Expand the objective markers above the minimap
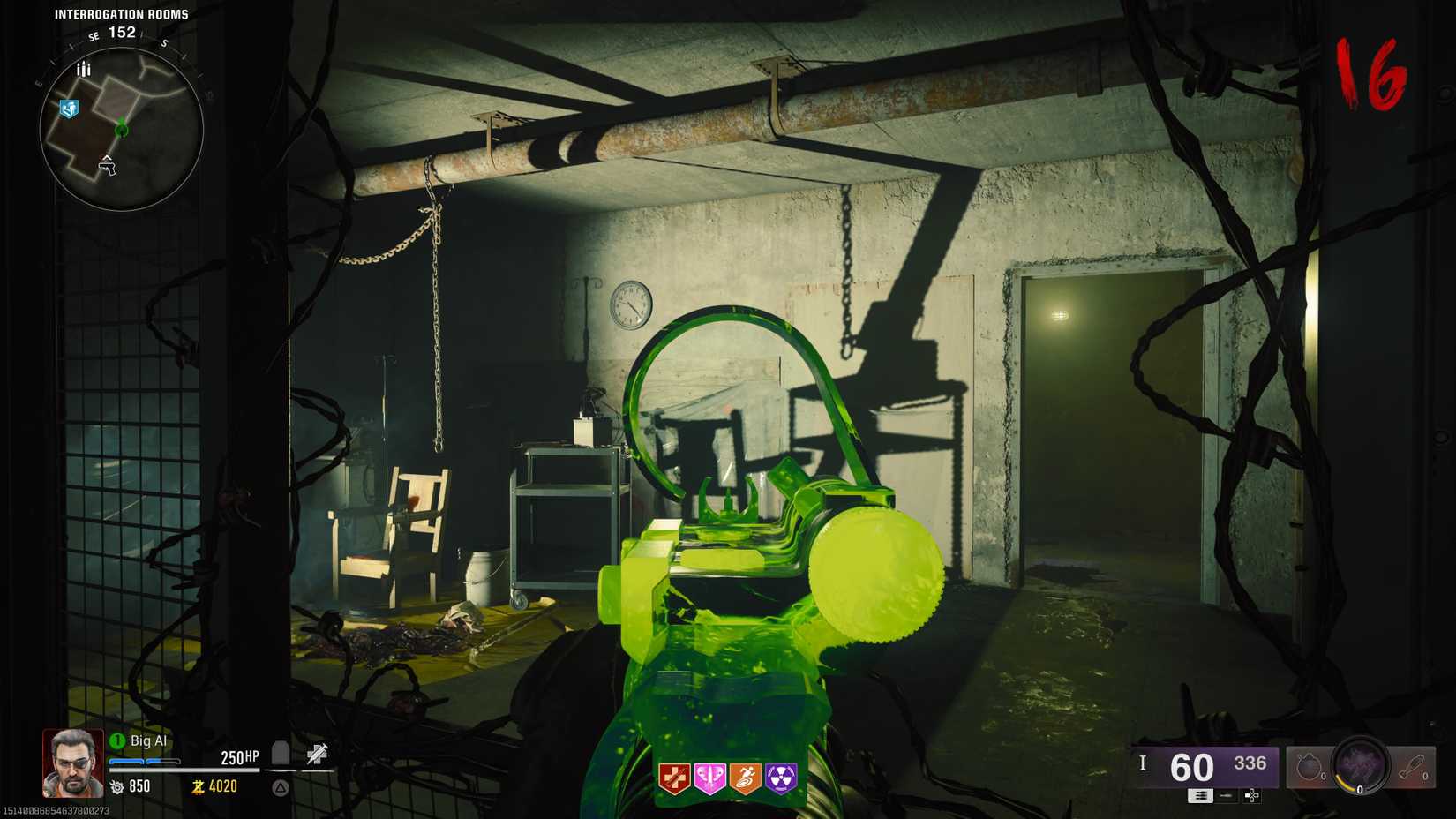 click(85, 67)
